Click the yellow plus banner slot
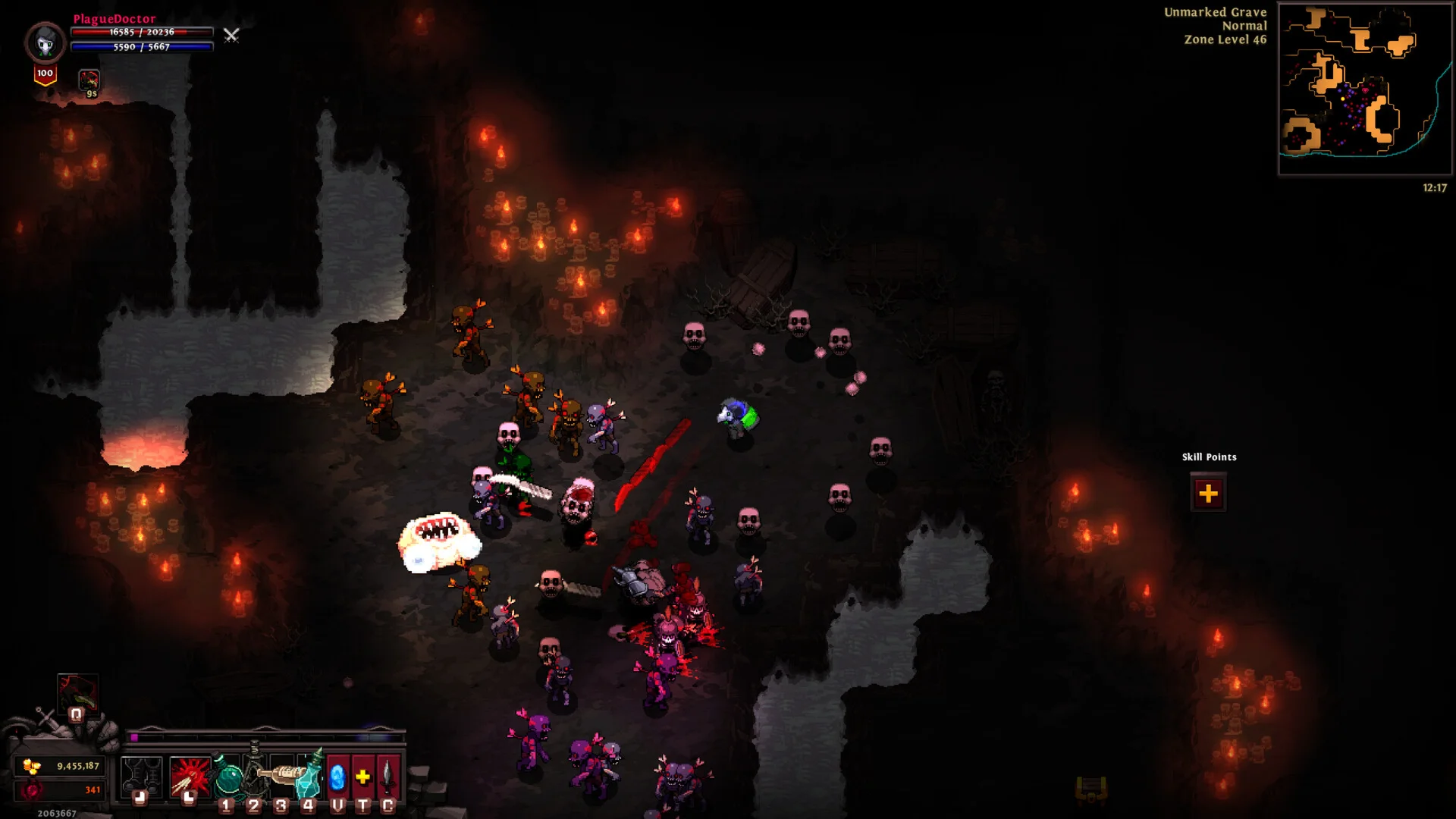The height and width of the screenshot is (819, 1456). click(x=363, y=777)
